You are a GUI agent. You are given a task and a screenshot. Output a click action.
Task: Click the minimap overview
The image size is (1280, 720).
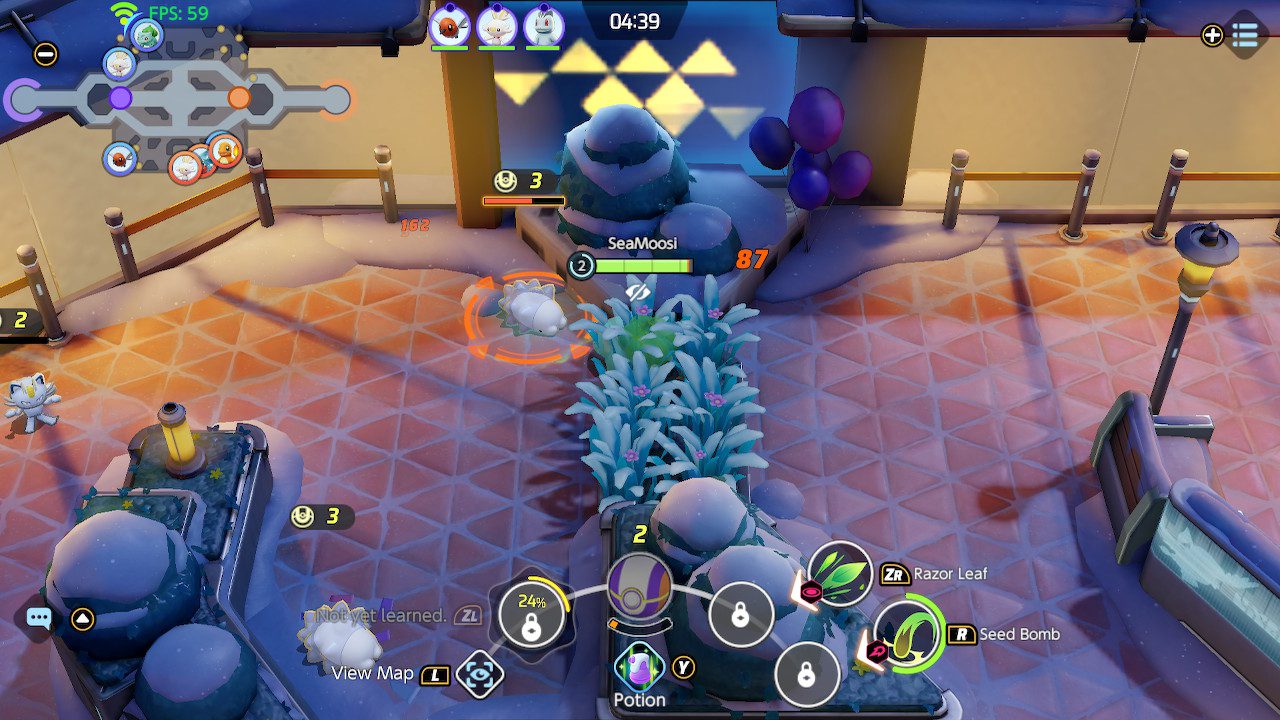click(180, 100)
